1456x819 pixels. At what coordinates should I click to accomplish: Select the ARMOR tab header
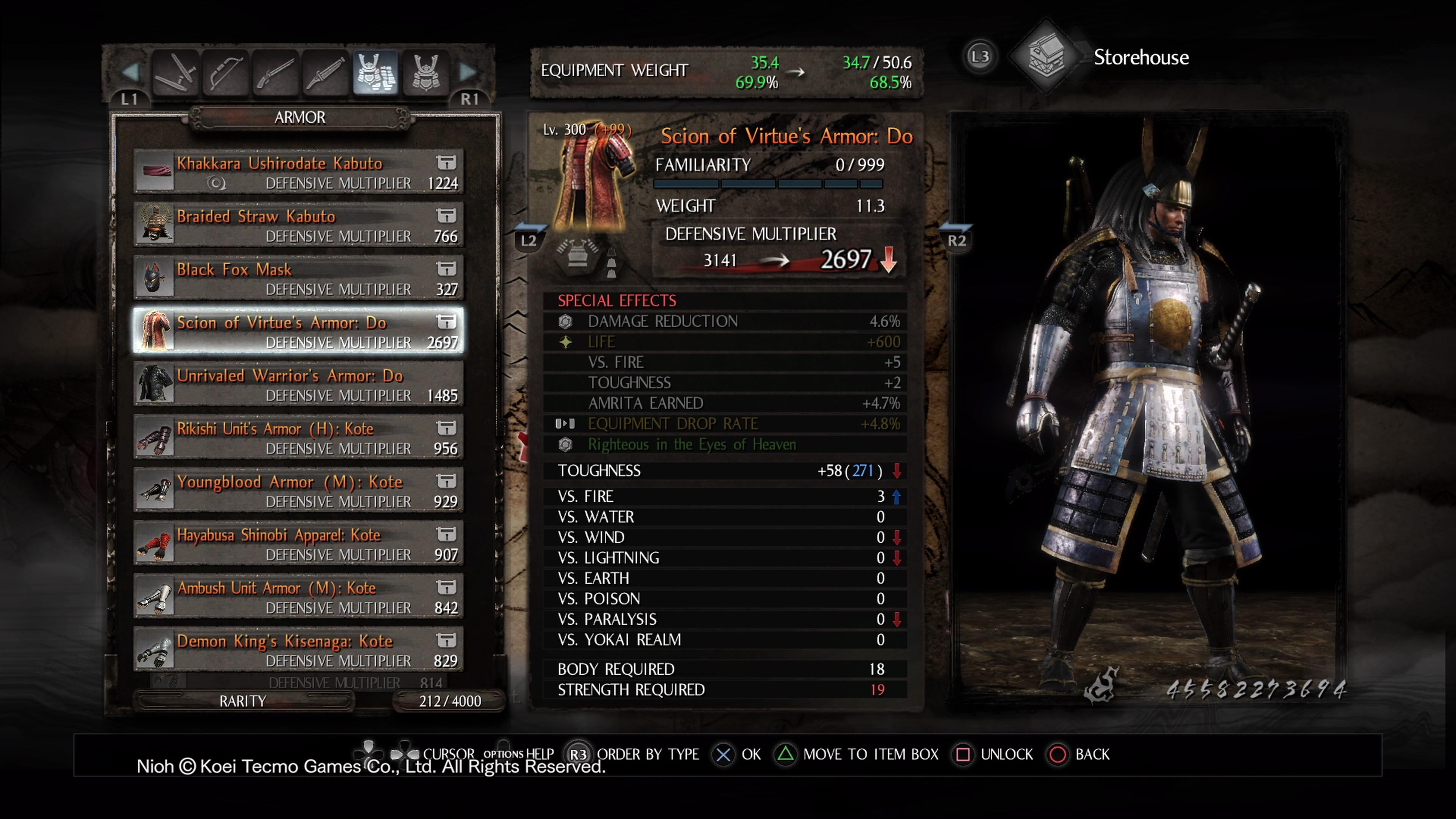(300, 117)
